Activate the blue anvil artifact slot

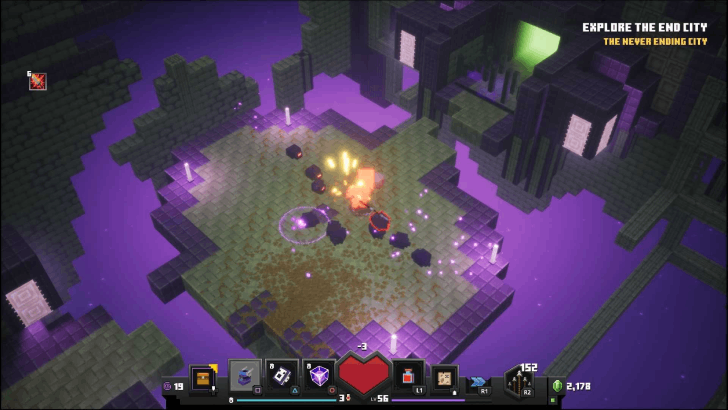pos(245,376)
